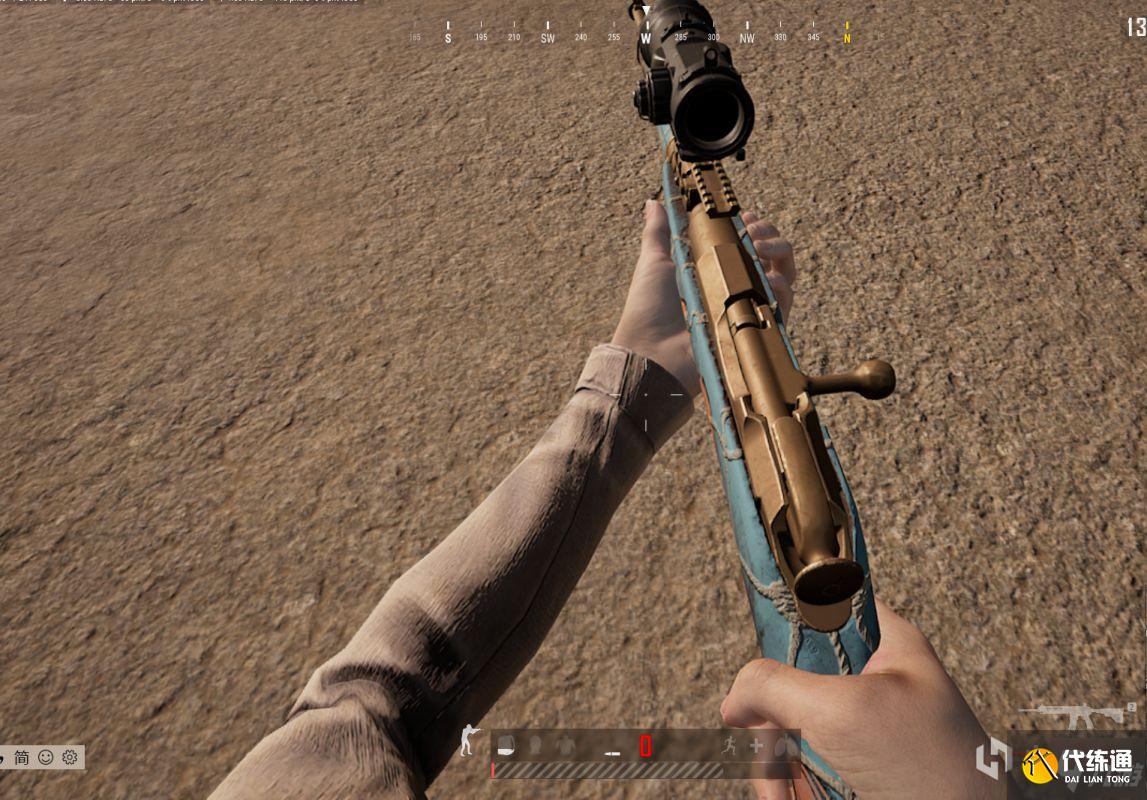Select the helmet status icon
This screenshot has width=1147, height=800.
point(536,745)
